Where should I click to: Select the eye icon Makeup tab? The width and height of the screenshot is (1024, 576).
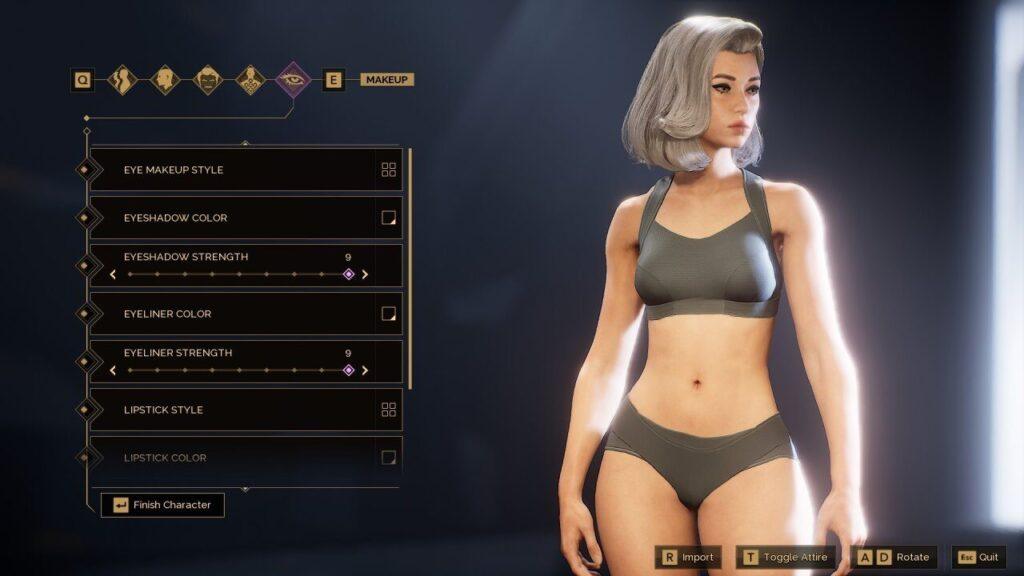[x=293, y=79]
